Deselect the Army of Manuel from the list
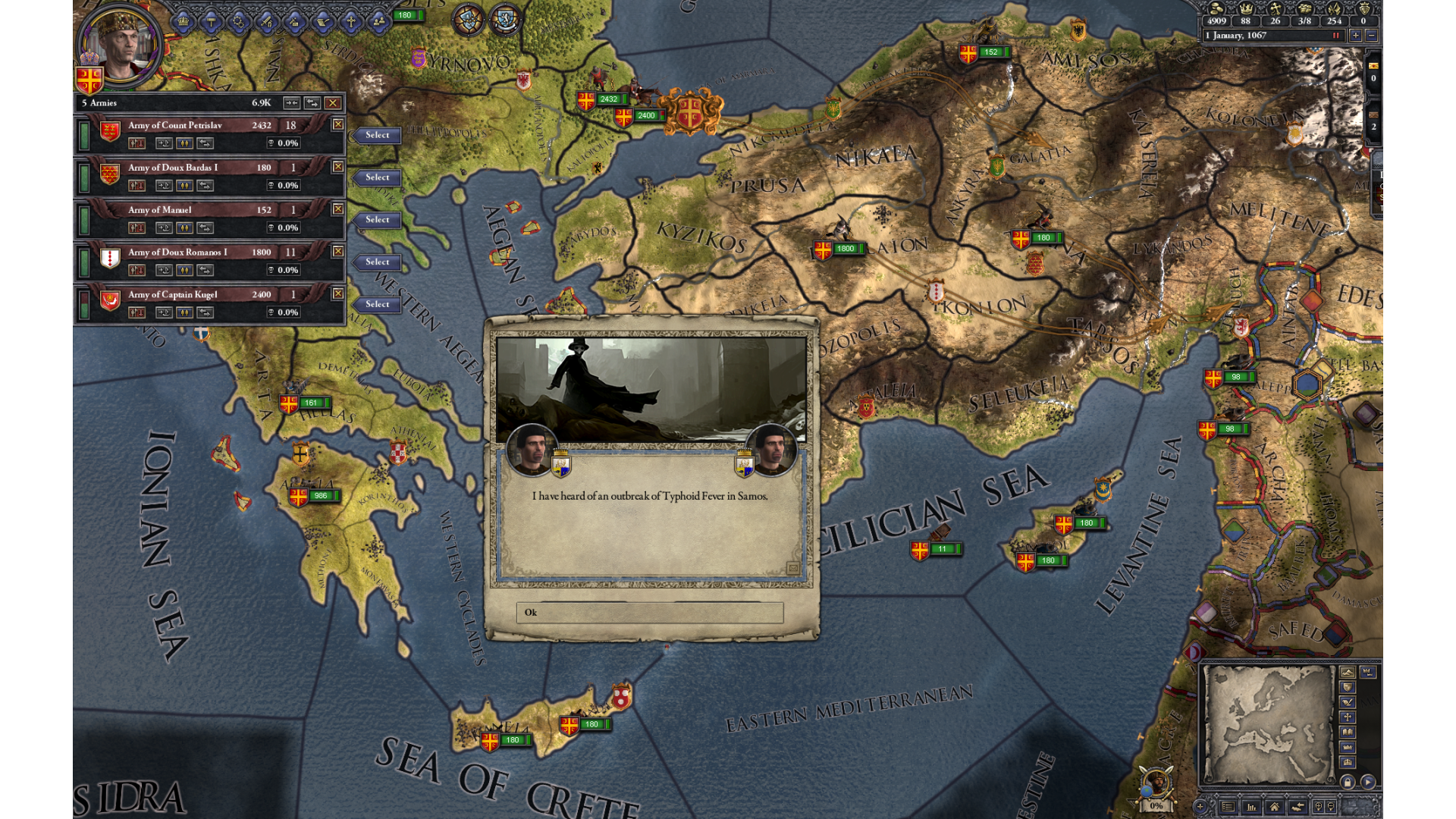Image resolution: width=1456 pixels, height=819 pixels. pos(338,209)
